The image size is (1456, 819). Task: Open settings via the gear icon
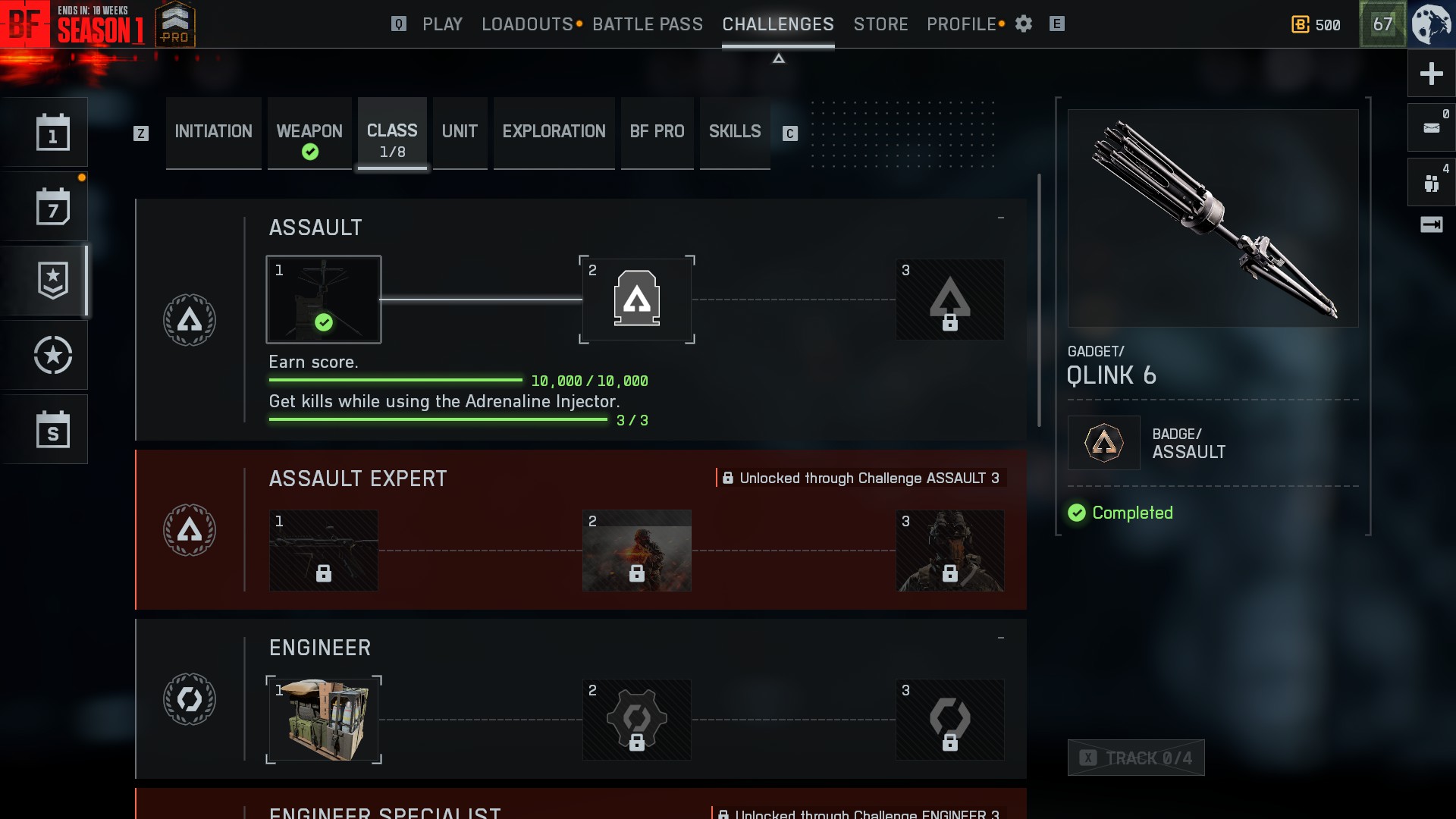1024,24
